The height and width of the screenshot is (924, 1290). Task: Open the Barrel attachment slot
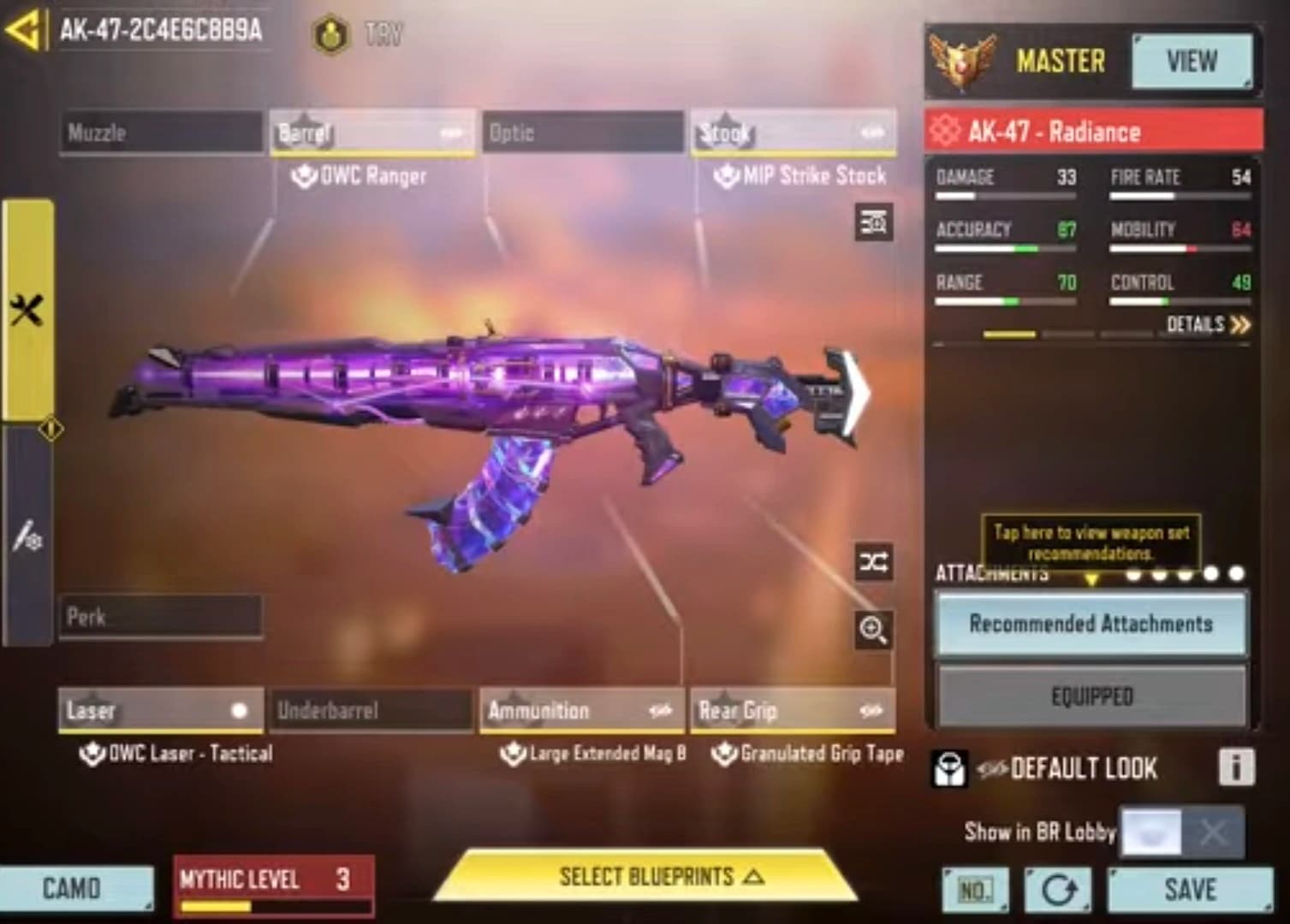(x=372, y=133)
